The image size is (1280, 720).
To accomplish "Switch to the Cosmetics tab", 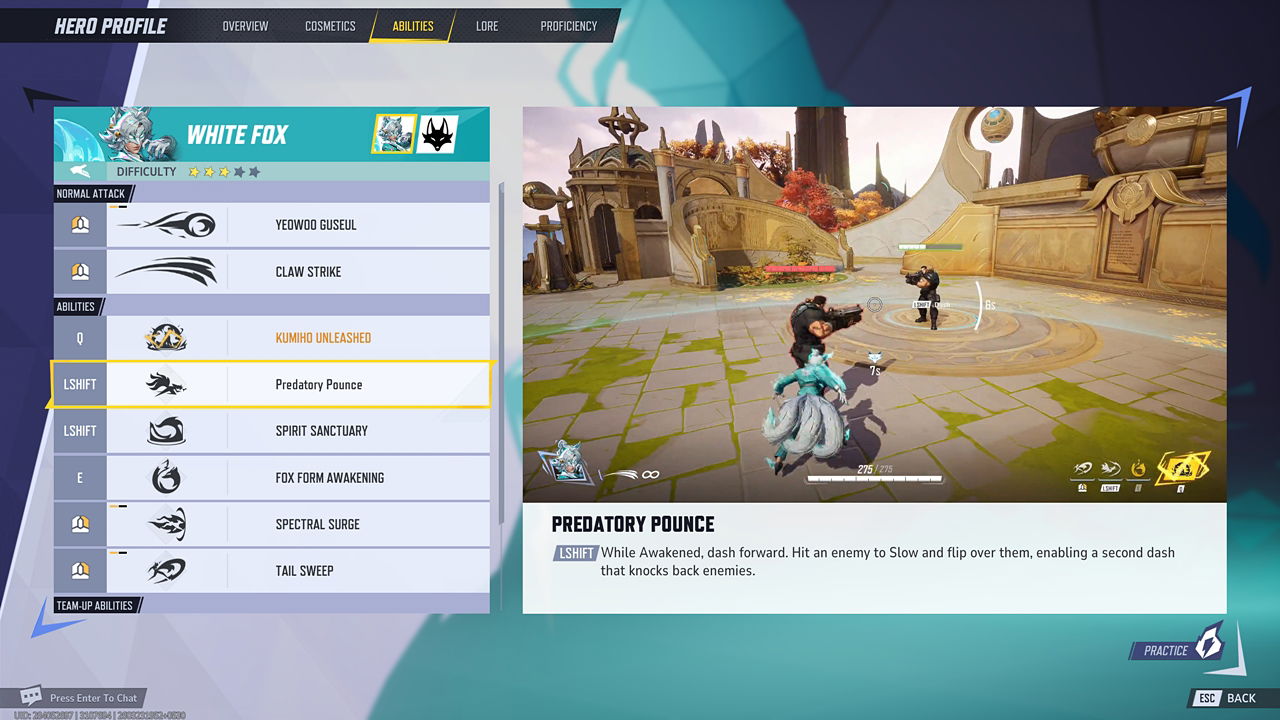I will coord(330,26).
